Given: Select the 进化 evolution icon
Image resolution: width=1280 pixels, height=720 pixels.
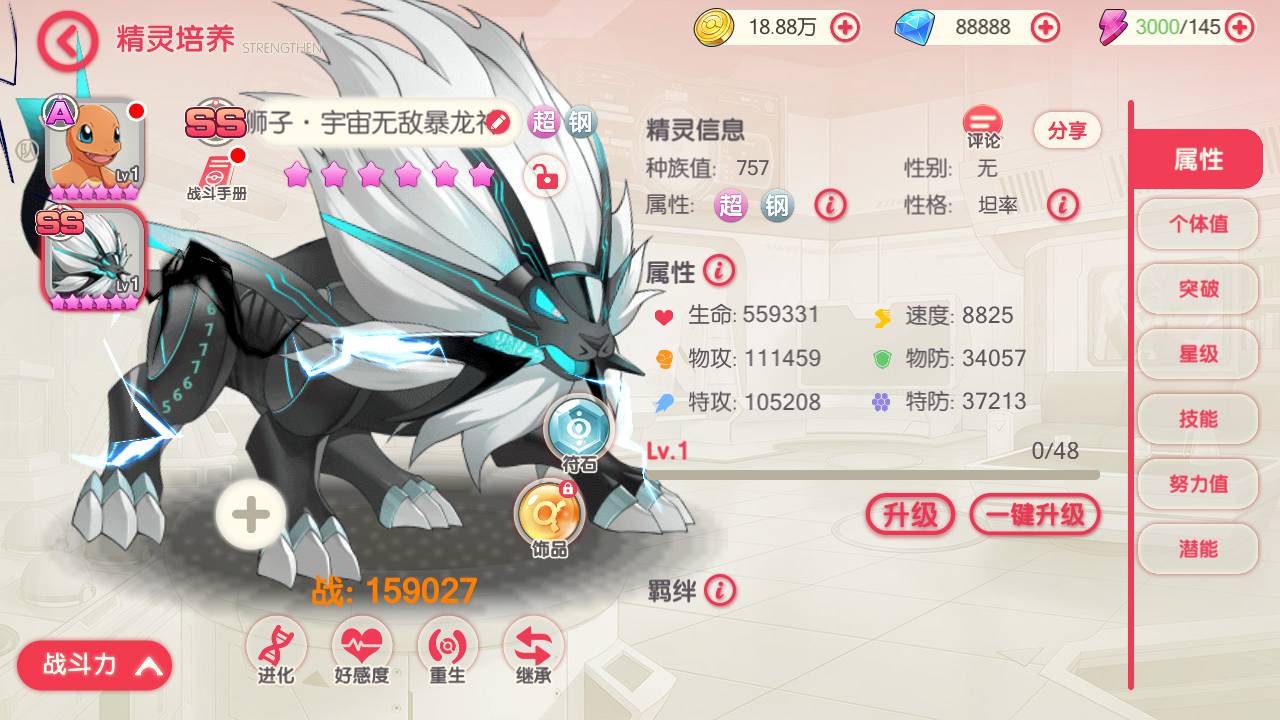Looking at the screenshot, I should click(x=276, y=644).
